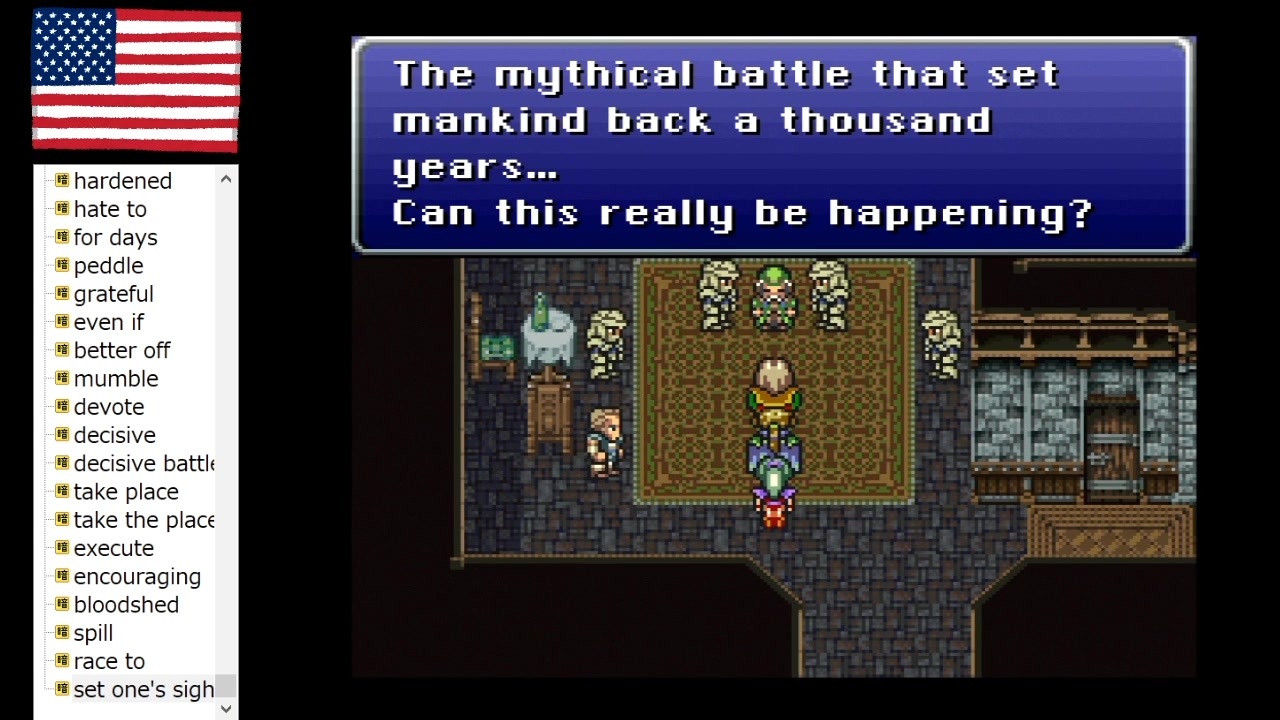Image resolution: width=1280 pixels, height=720 pixels.
Task: Click the flashcard icon next to 'mumble'
Action: click(x=61, y=379)
